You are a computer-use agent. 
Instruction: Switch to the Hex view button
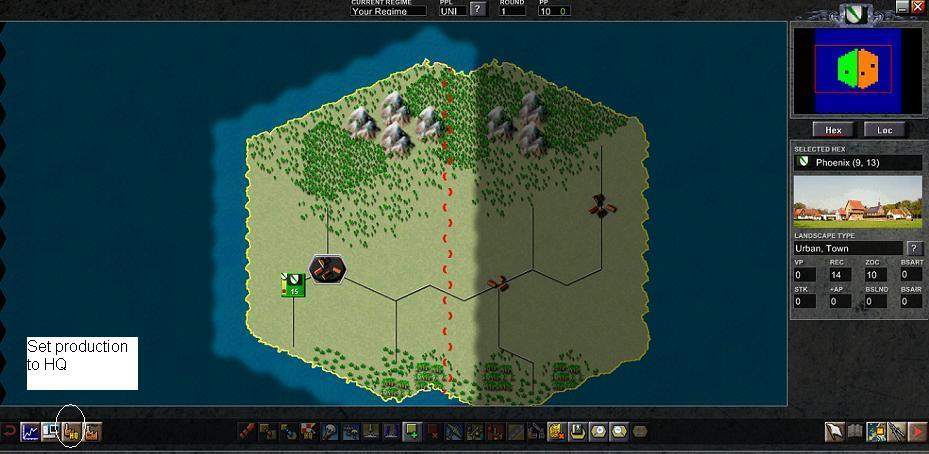tap(833, 130)
